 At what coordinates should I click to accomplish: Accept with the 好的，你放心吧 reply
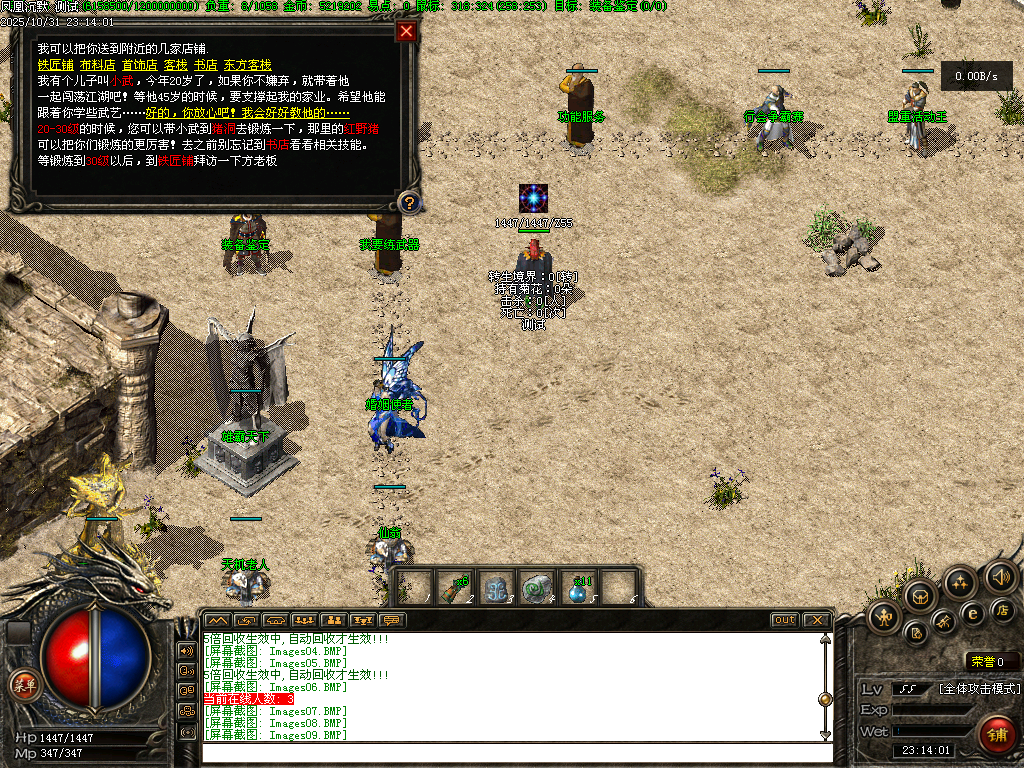coord(205,113)
